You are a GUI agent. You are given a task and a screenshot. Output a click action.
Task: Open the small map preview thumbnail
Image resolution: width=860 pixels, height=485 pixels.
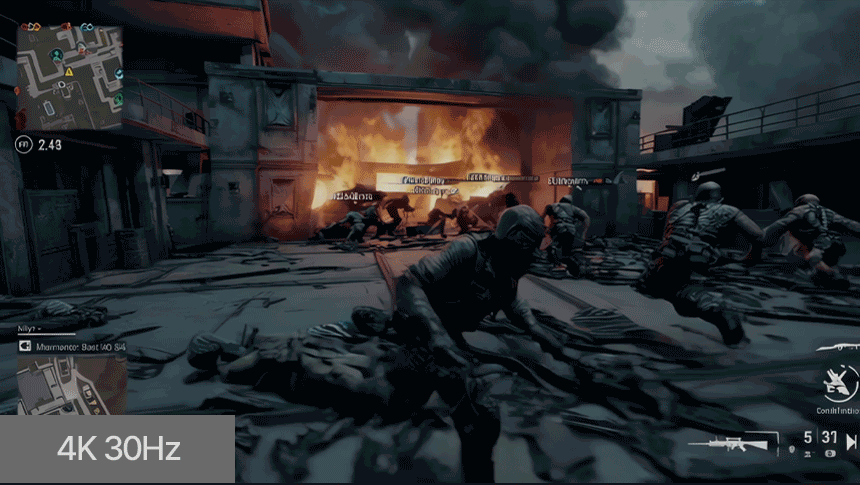[x=71, y=384]
